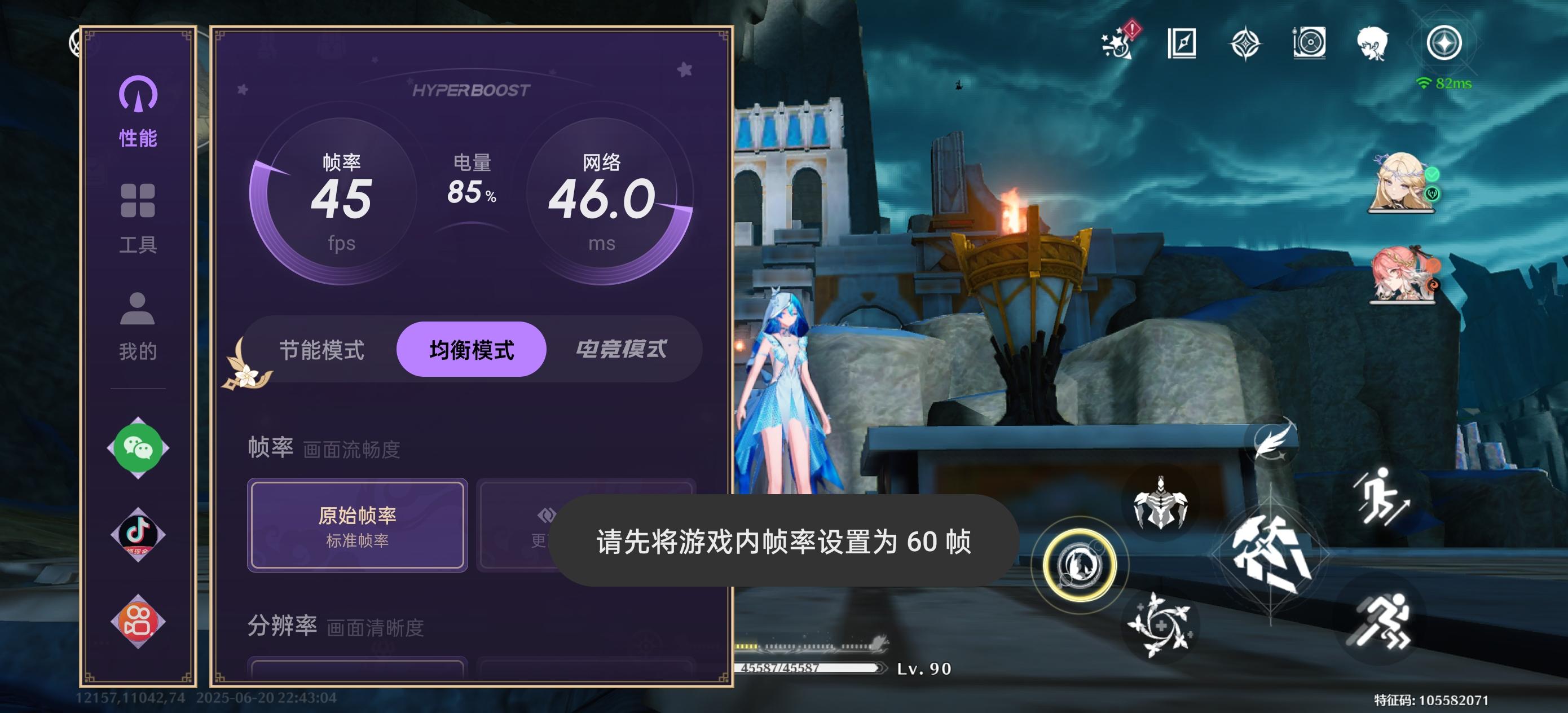Open Douyin from the sidebar
The image size is (1568, 713).
coord(138,535)
